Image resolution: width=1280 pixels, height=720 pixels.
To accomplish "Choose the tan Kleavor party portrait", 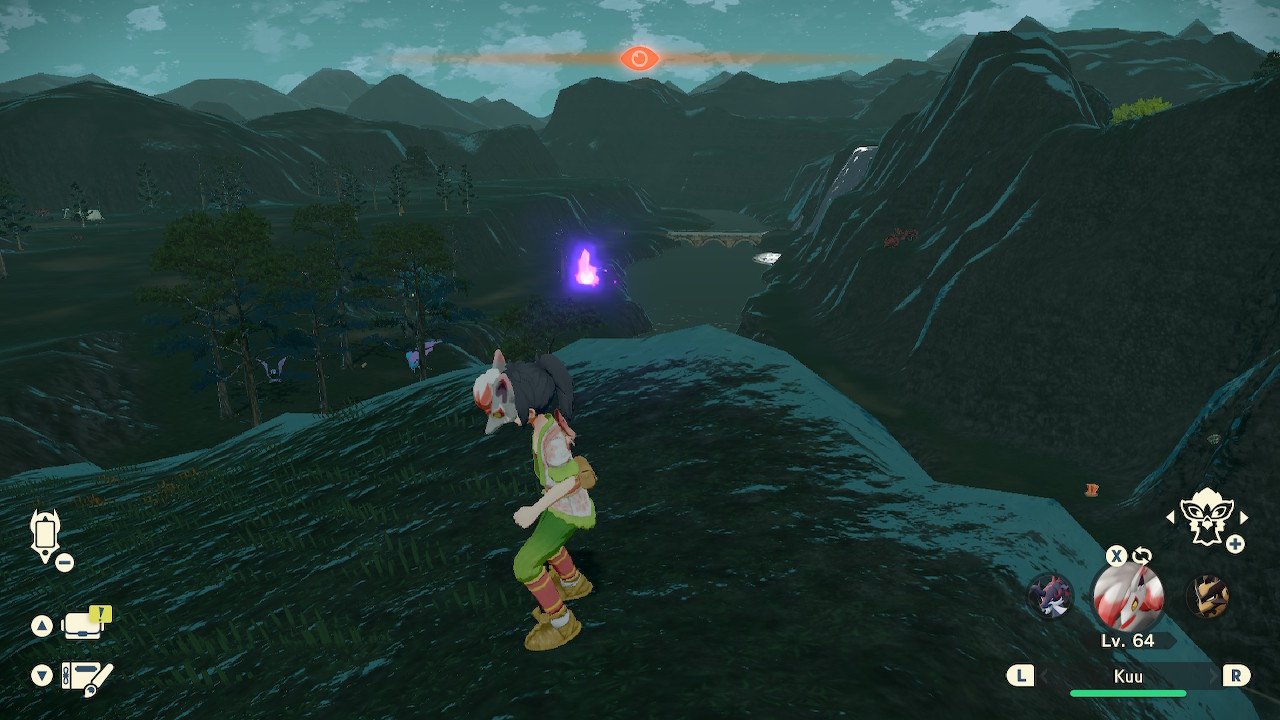I will click(1207, 597).
